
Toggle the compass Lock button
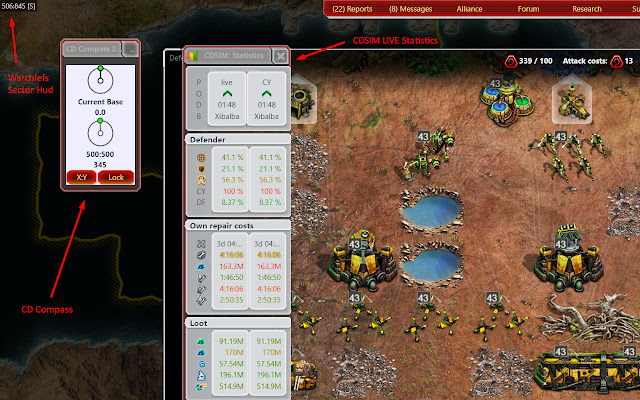[x=116, y=176]
